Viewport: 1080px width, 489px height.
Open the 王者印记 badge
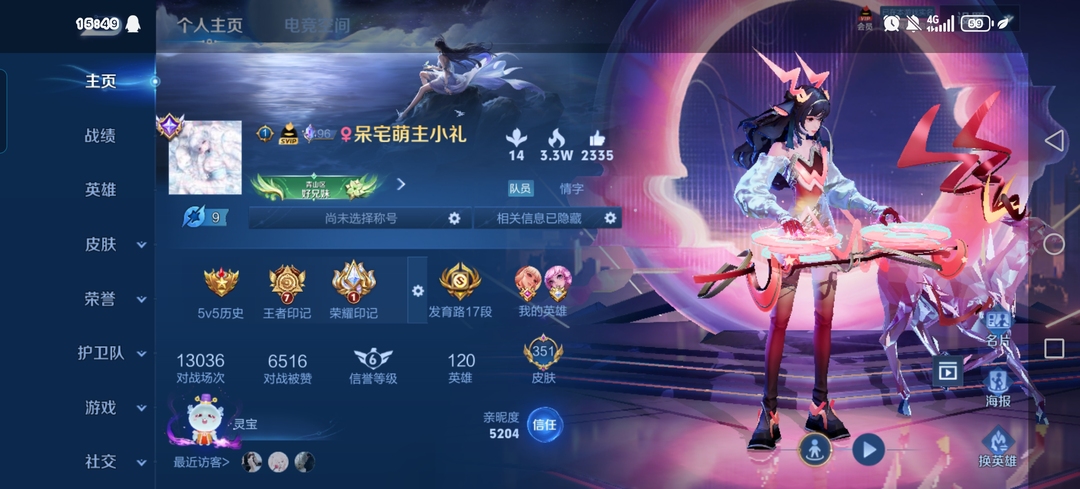(x=287, y=291)
